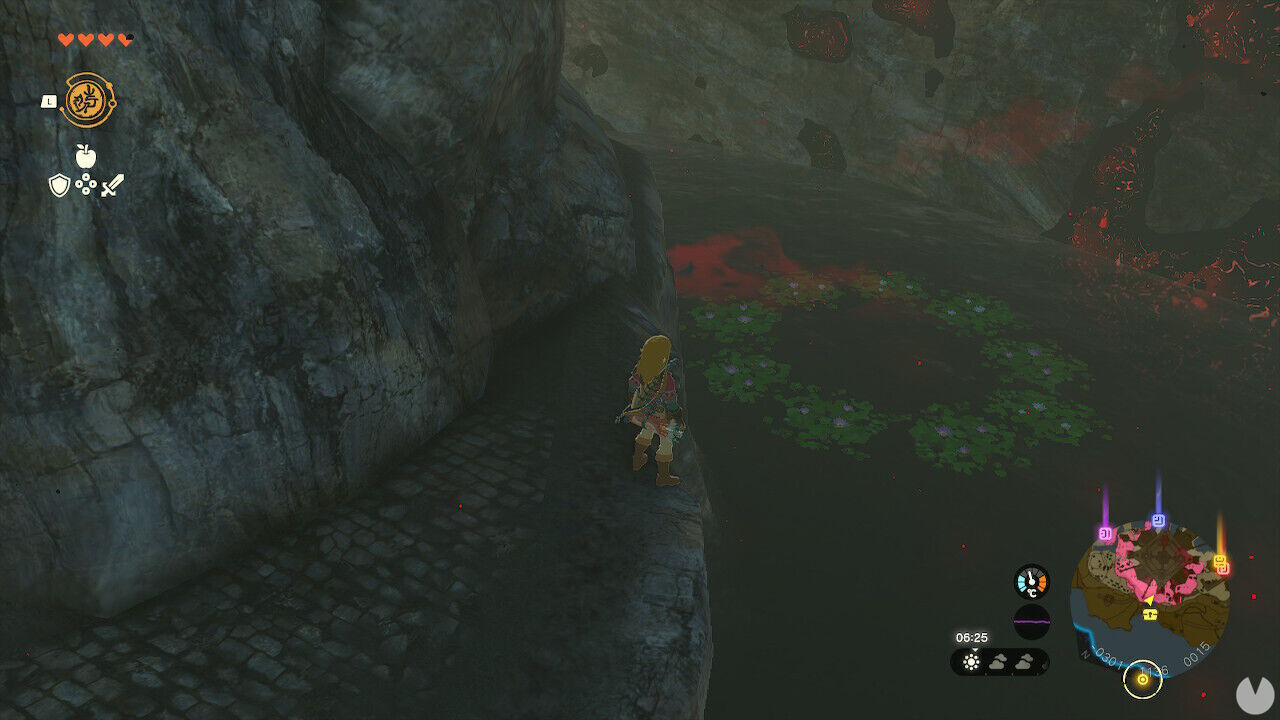This screenshot has height=720, width=1280.
Task: Click the 06:25 time display
Action: click(972, 638)
